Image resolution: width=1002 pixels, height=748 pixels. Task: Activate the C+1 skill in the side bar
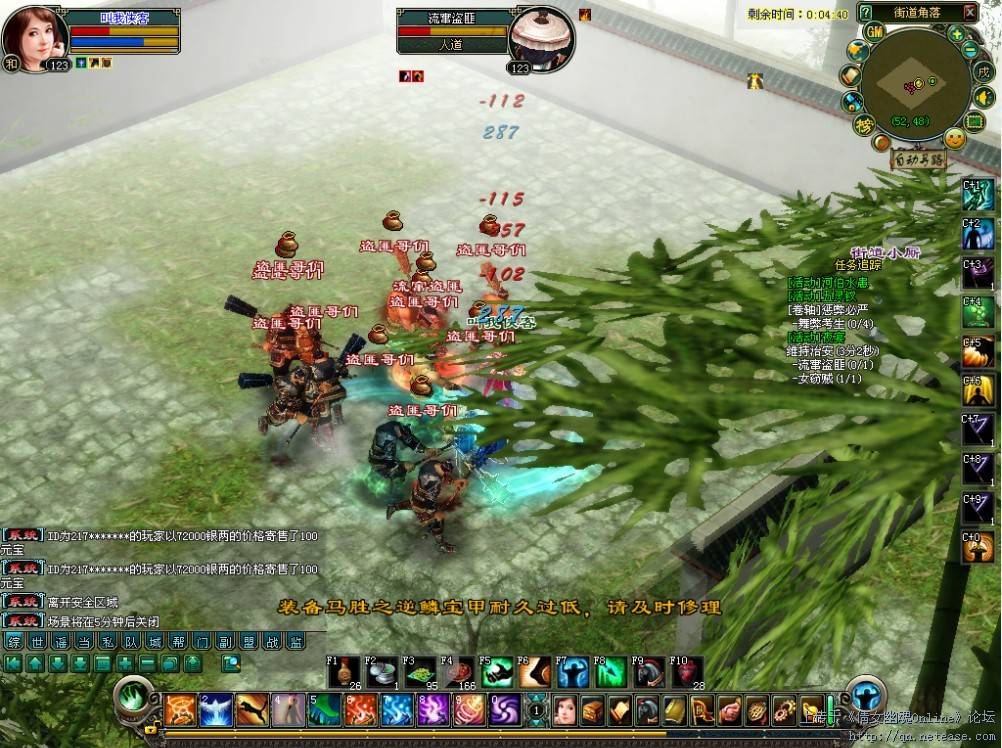(x=978, y=195)
